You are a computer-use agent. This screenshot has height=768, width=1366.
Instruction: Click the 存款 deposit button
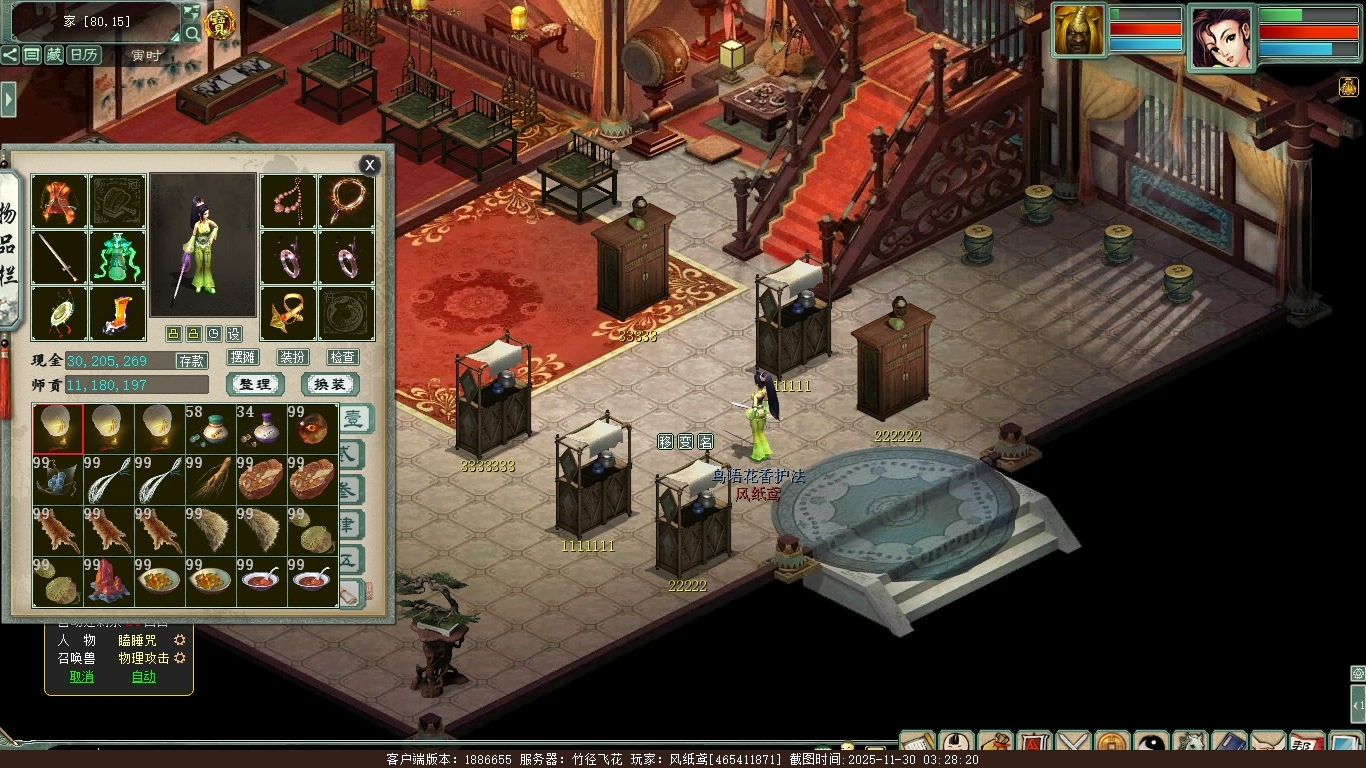click(x=191, y=361)
